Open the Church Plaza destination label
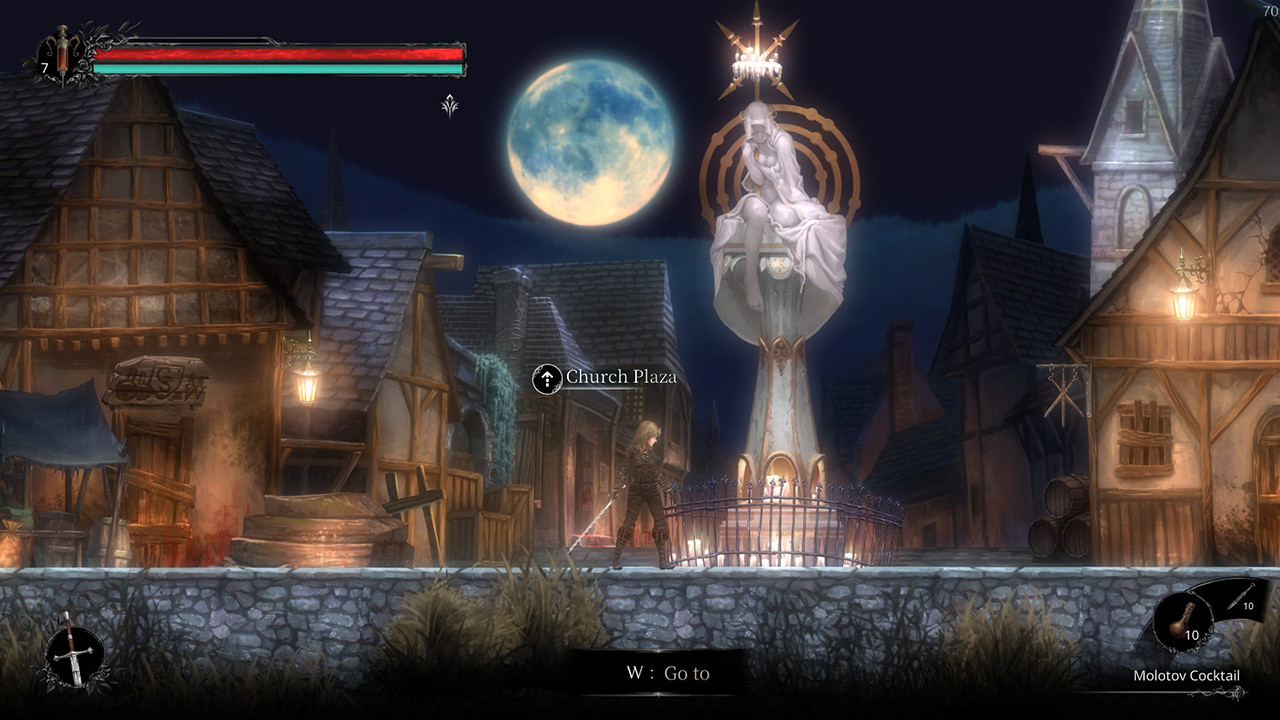The image size is (1280, 720). (x=621, y=379)
